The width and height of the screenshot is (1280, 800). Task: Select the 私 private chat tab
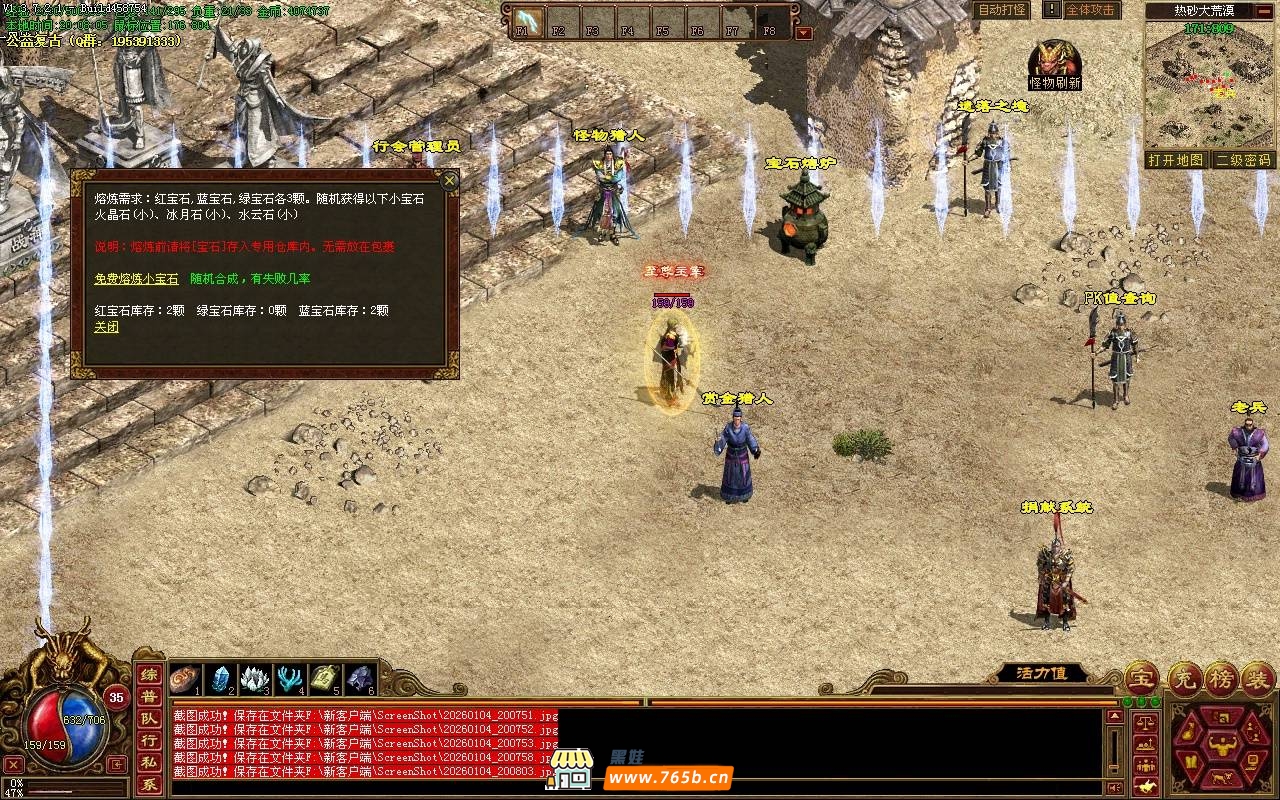(x=148, y=762)
